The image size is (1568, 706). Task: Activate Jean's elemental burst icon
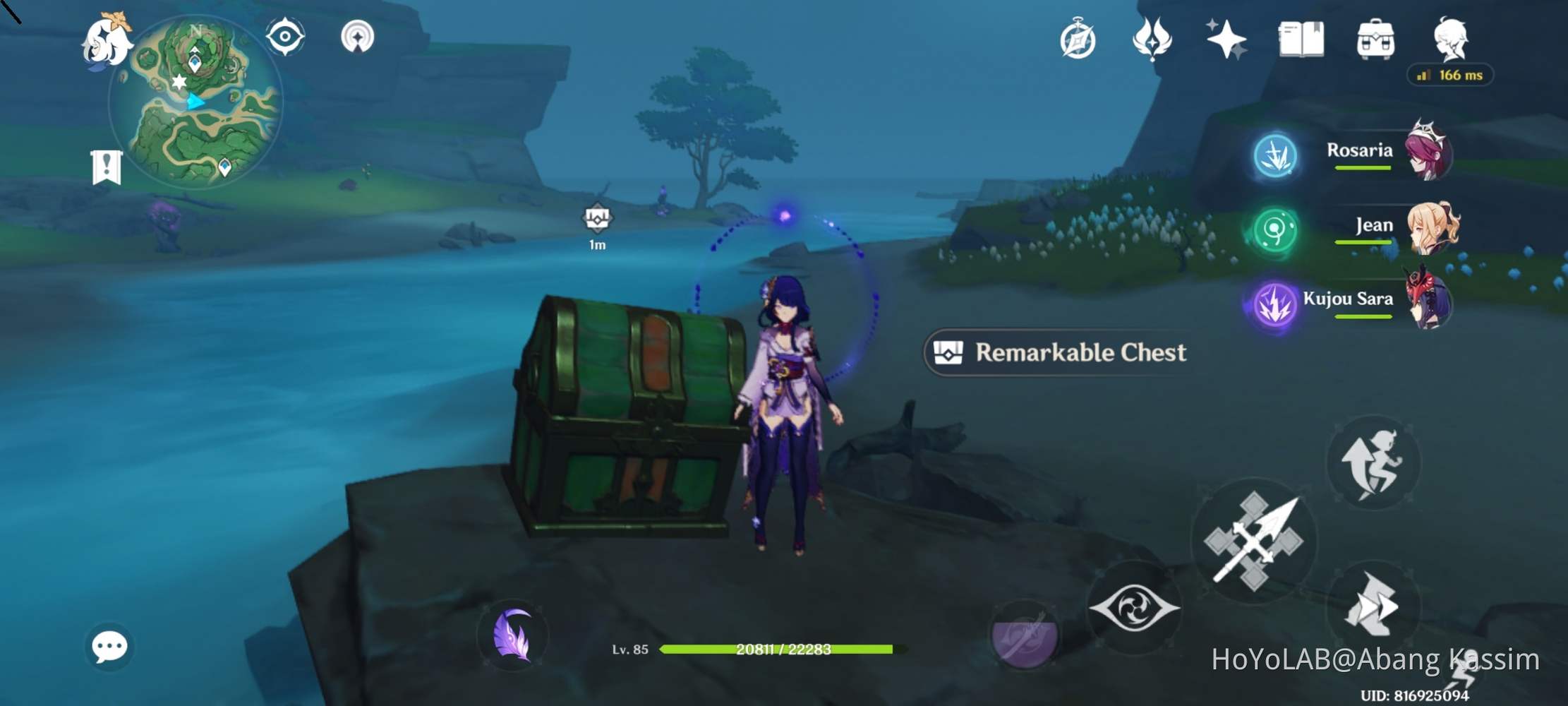pos(1274,229)
